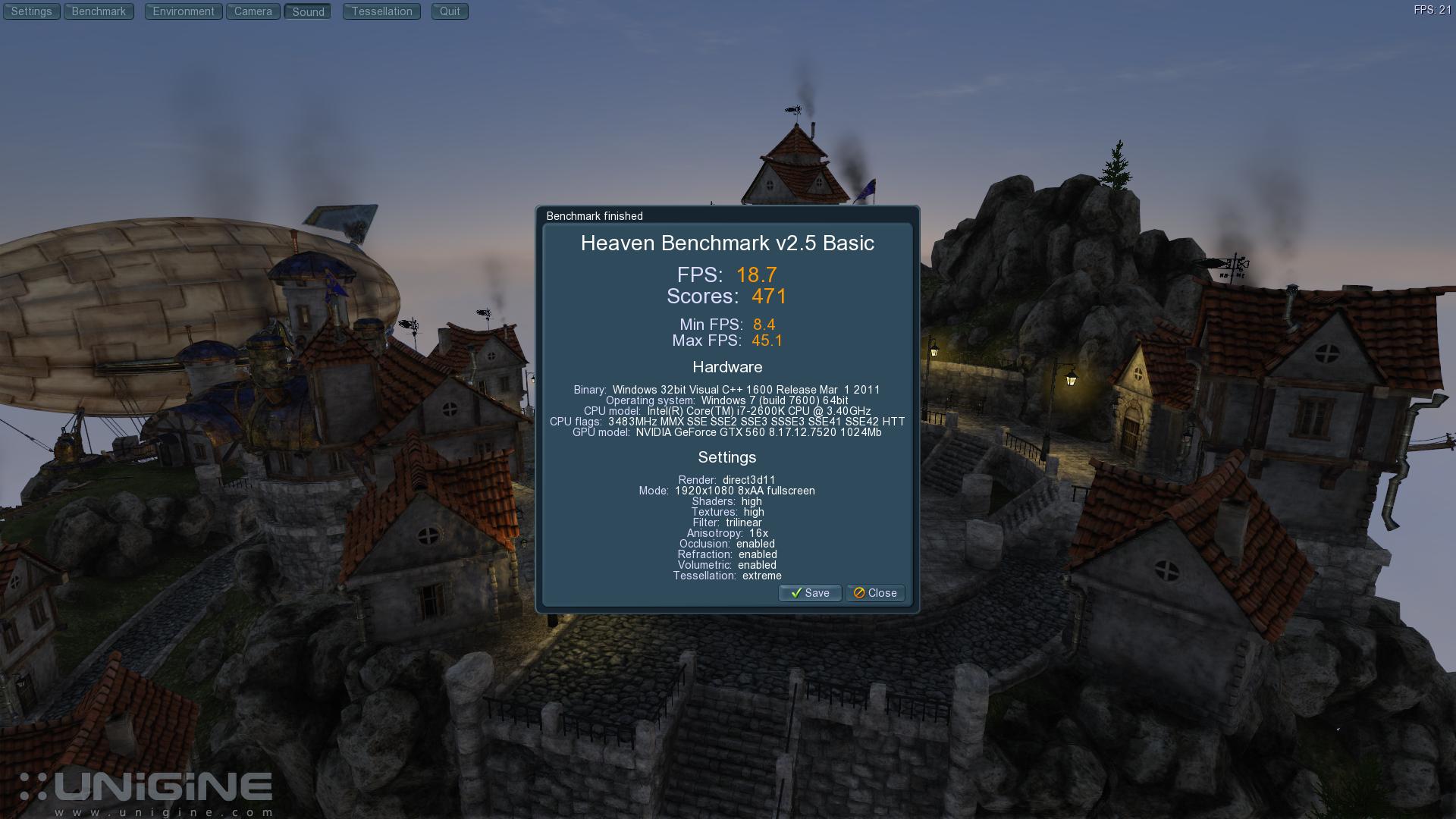The image size is (1456, 819).
Task: Start the Benchmark run
Action: (x=99, y=11)
